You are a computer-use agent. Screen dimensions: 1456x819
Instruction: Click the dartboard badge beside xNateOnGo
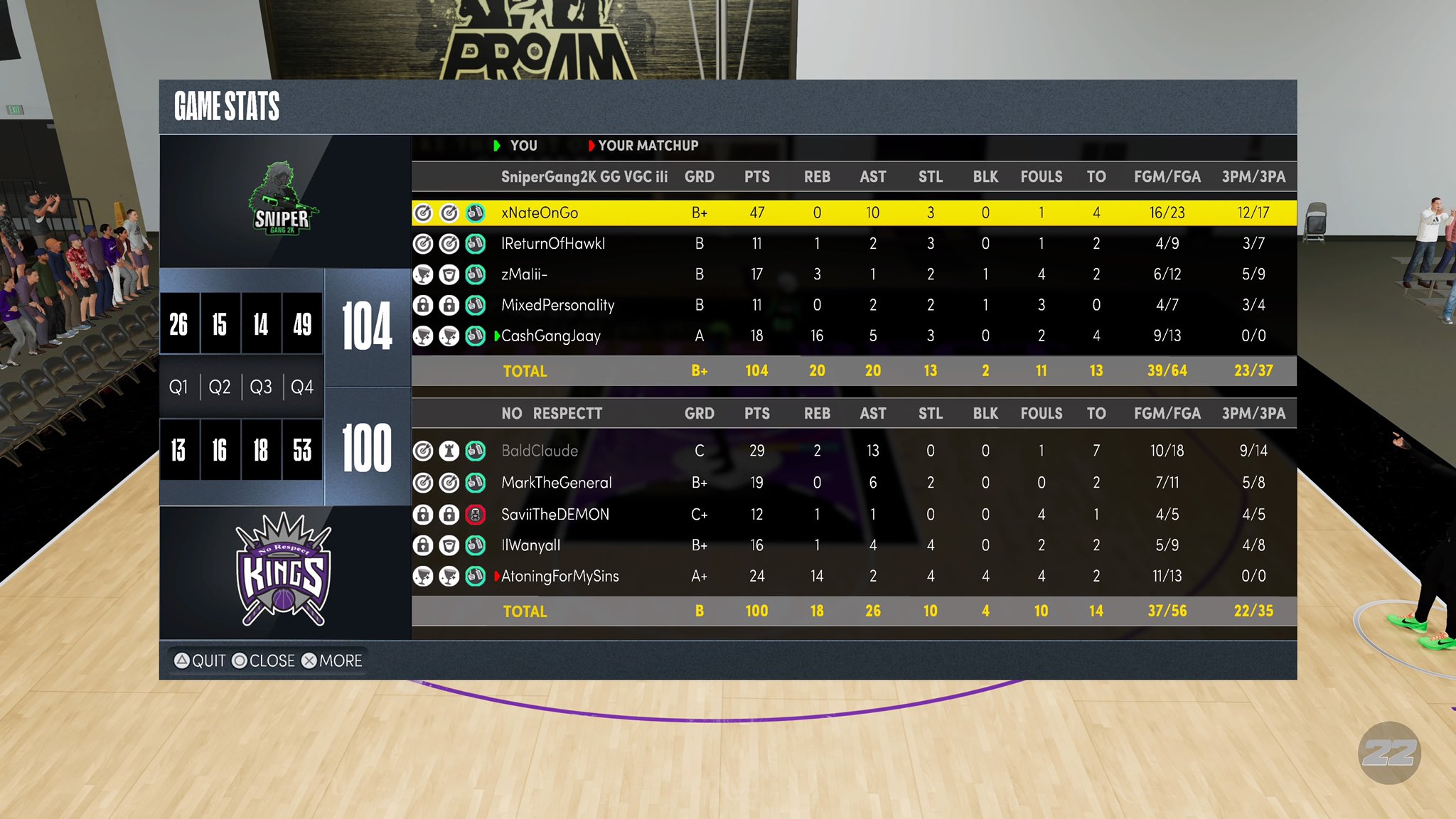pos(424,212)
